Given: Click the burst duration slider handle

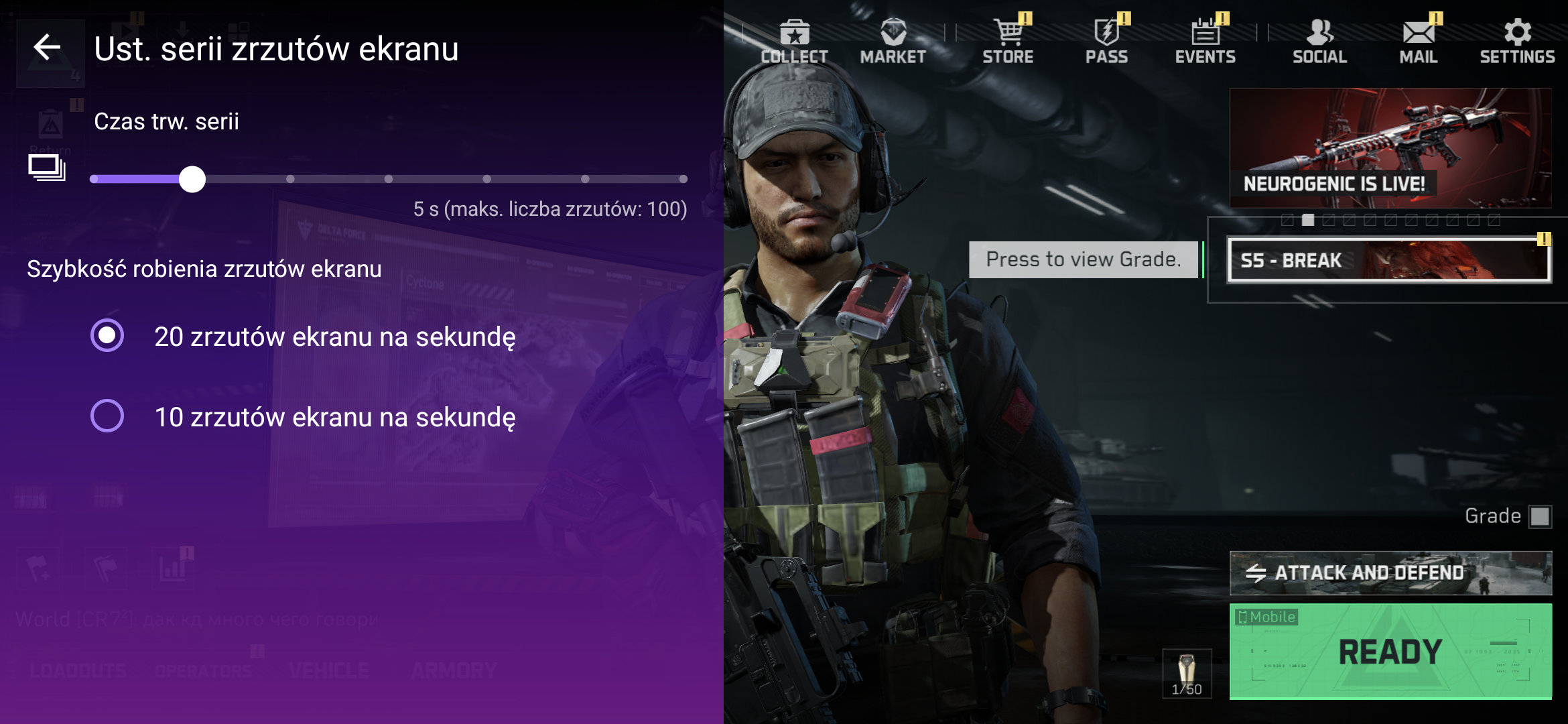Looking at the screenshot, I should tap(192, 179).
